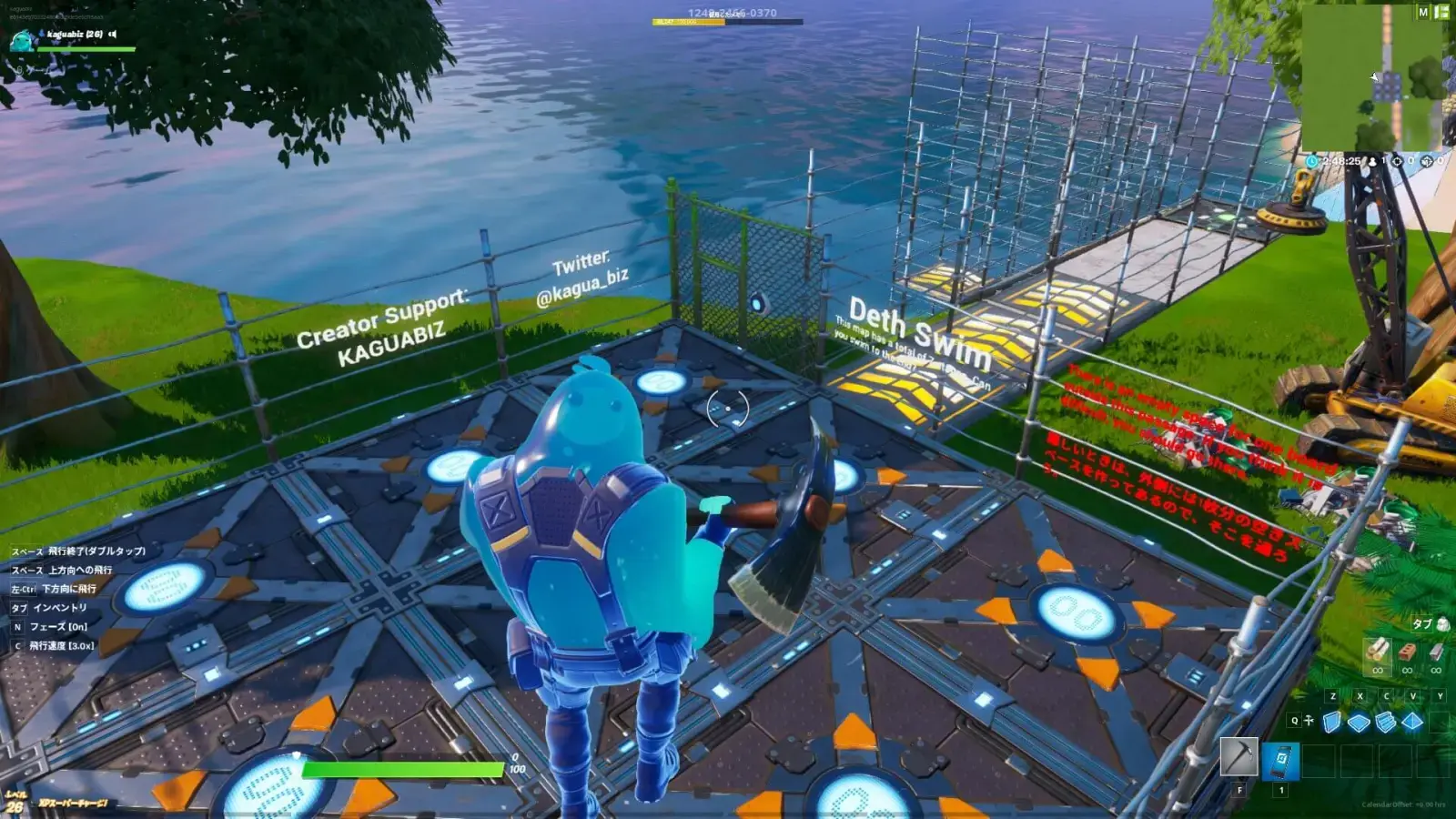The width and height of the screenshot is (1456, 819).
Task: Select the phone device tool in slot 1
Action: 1280,761
